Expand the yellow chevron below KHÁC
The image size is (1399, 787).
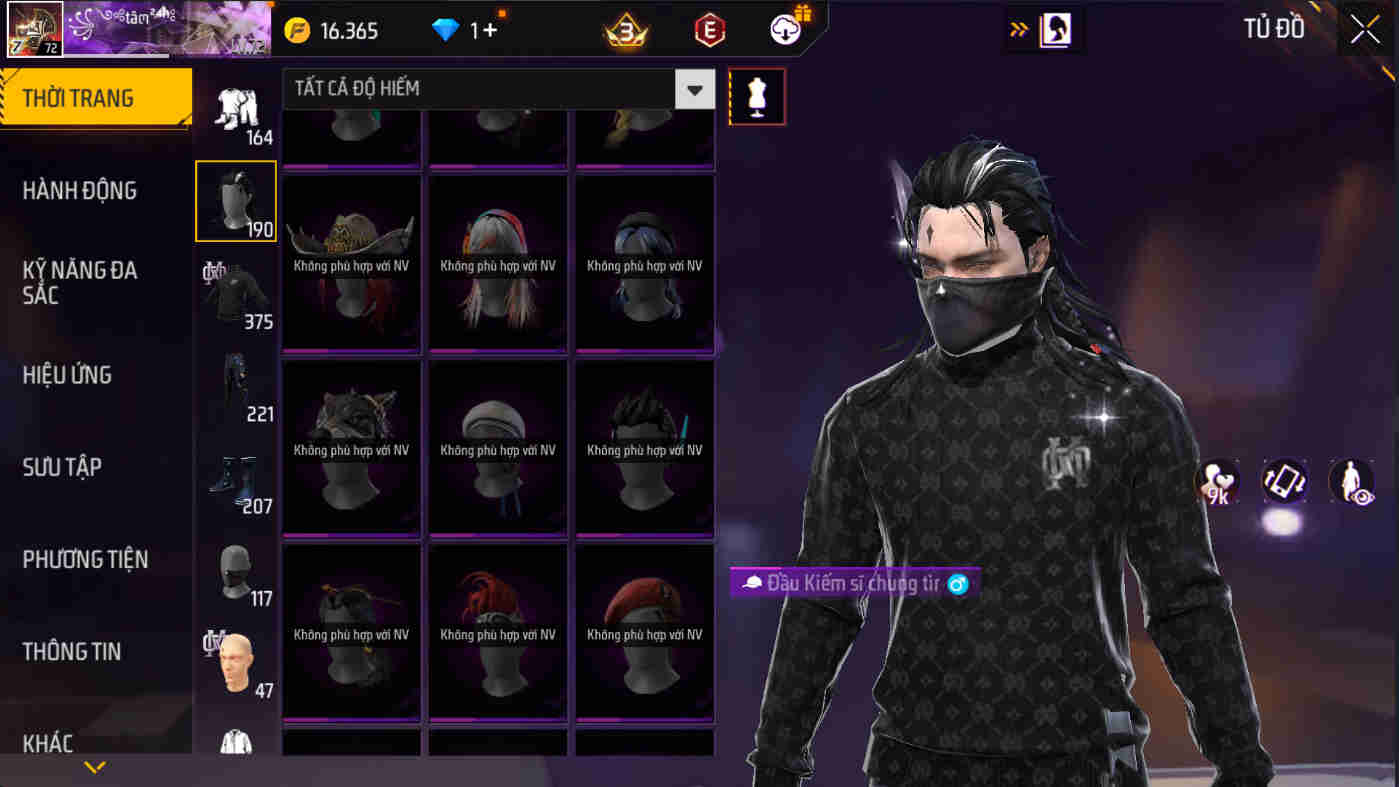click(x=95, y=768)
